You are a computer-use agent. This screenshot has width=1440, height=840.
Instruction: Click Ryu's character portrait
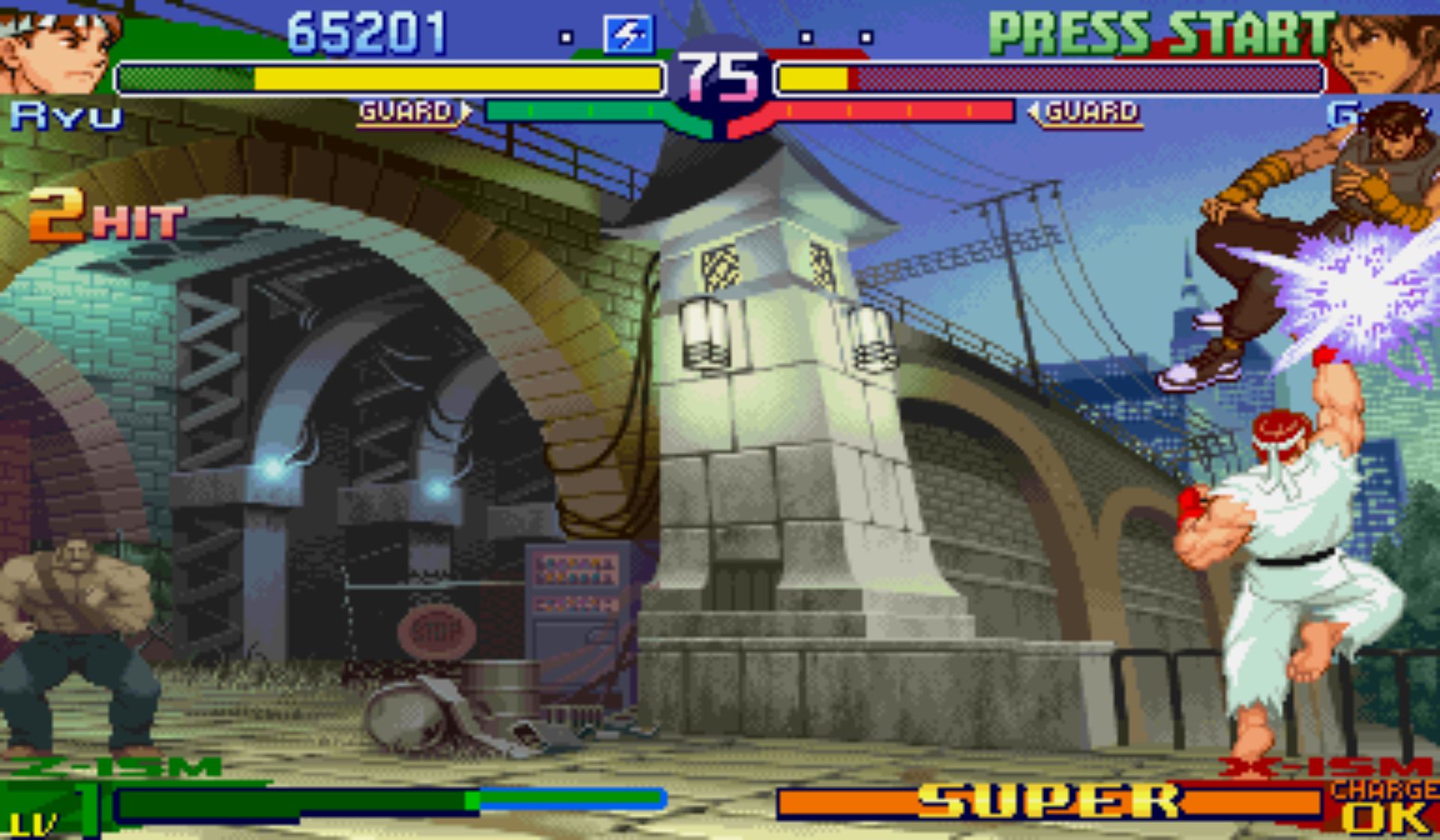point(56,49)
